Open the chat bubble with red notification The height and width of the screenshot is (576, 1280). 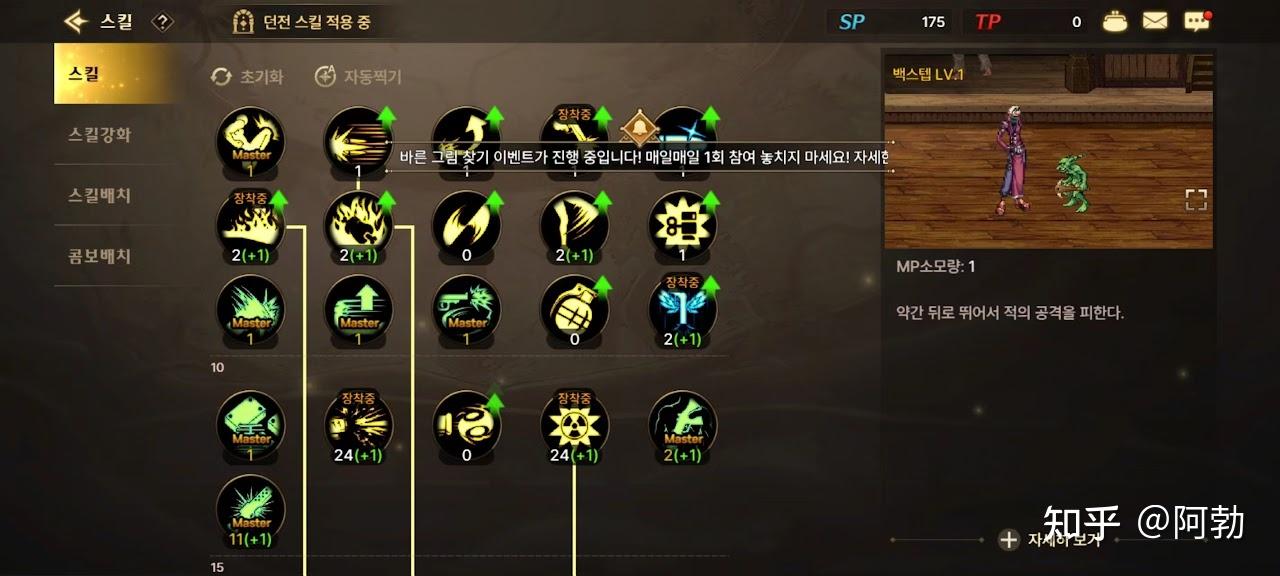tap(1196, 21)
